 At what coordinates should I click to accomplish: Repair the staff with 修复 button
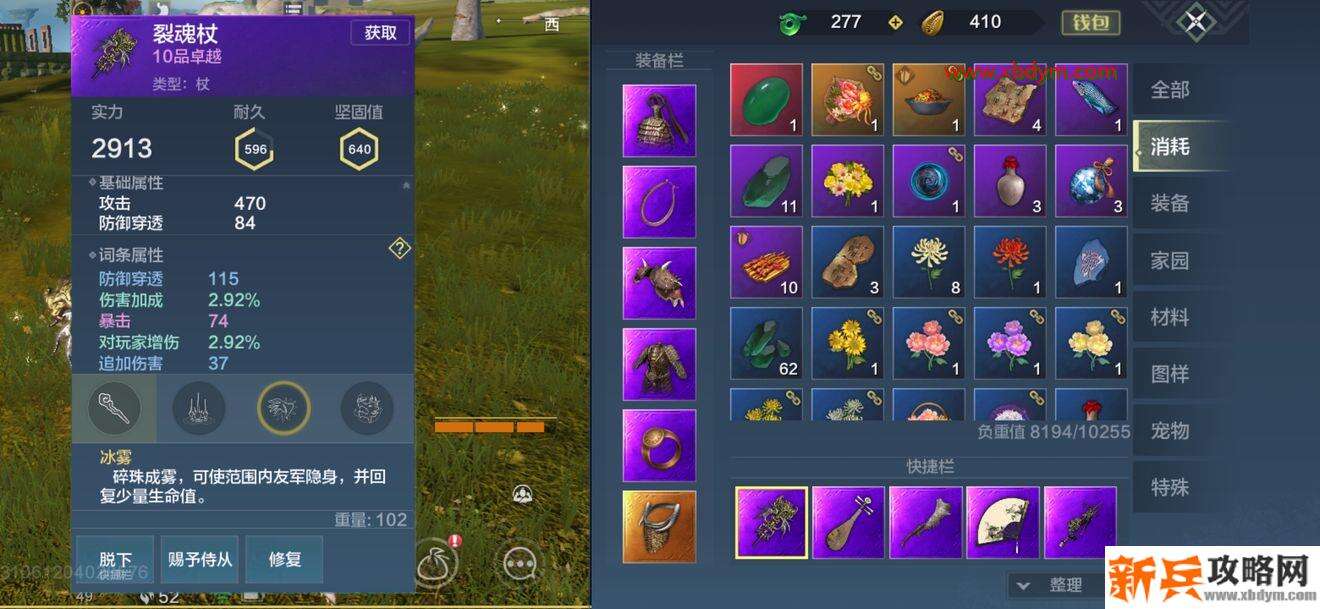[284, 559]
